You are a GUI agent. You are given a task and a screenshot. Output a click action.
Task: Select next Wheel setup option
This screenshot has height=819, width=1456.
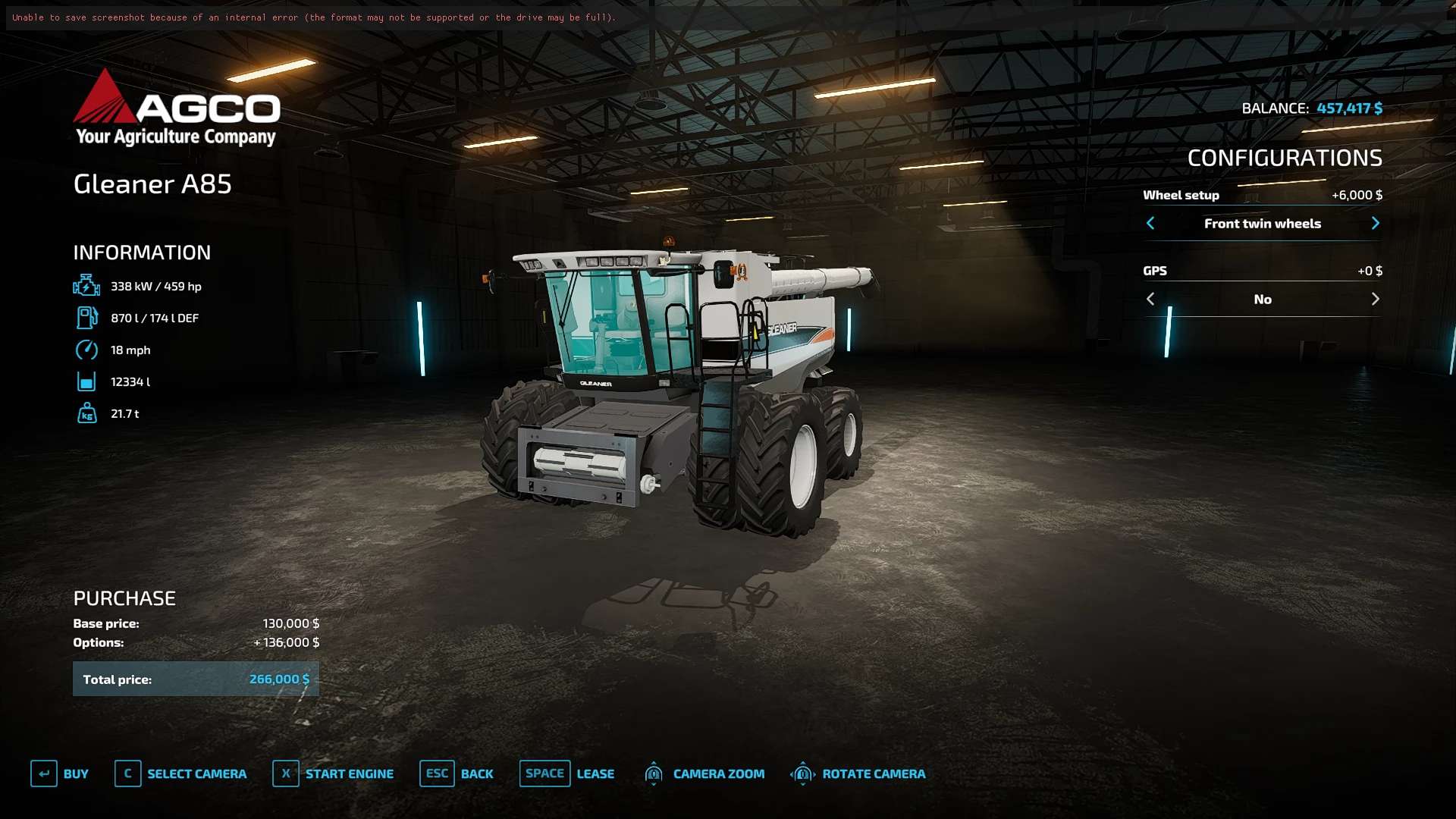coord(1375,223)
